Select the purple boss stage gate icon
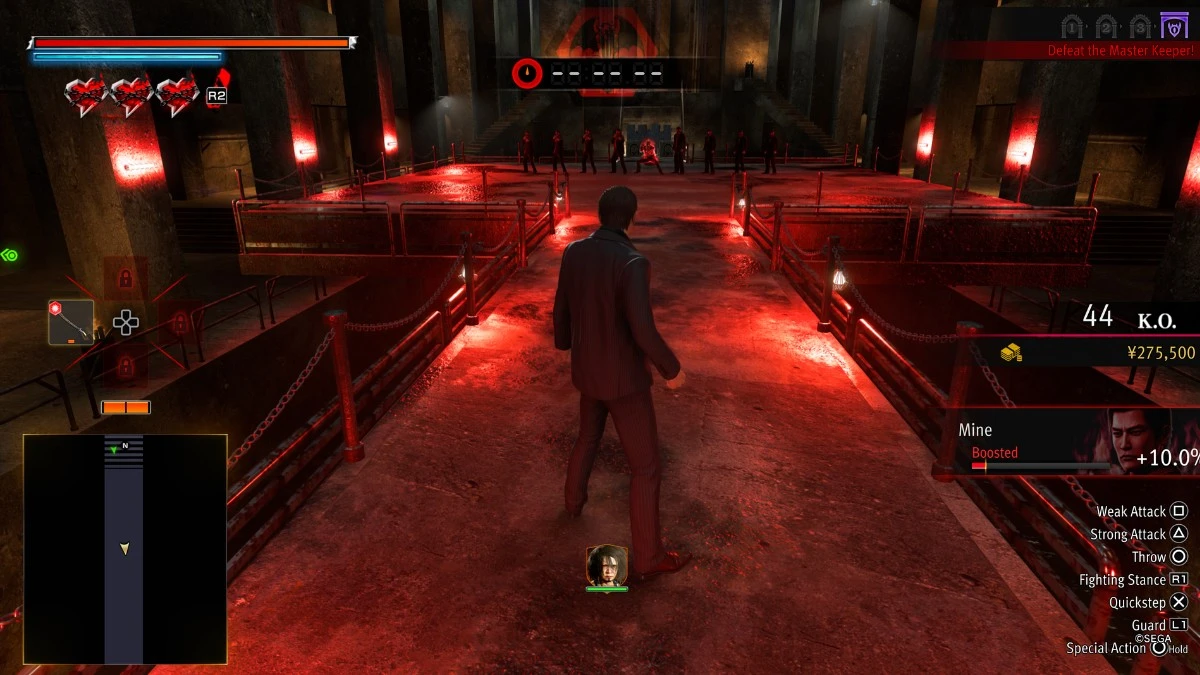The image size is (1200, 675). [x=1174, y=26]
